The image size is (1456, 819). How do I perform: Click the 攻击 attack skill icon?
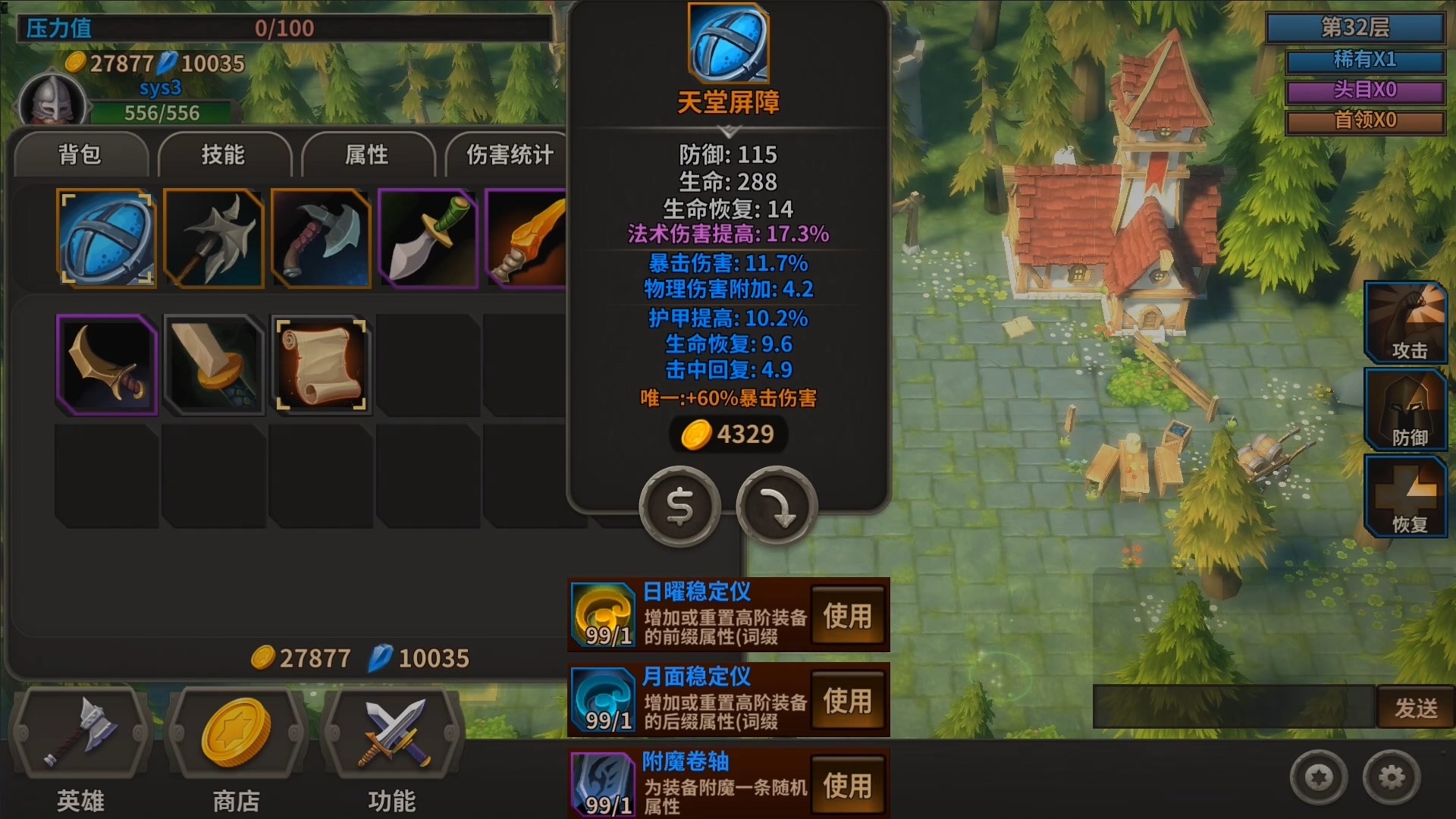point(1405,322)
